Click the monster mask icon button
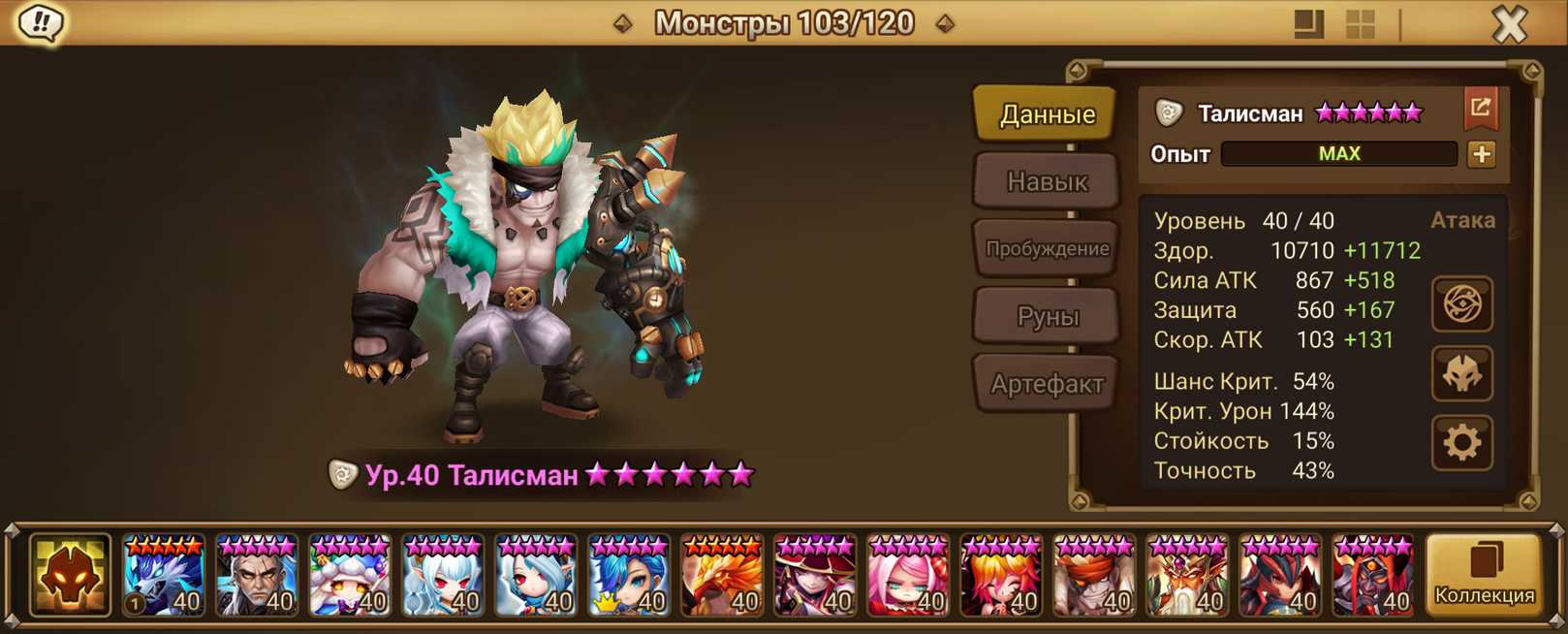 1461,374
